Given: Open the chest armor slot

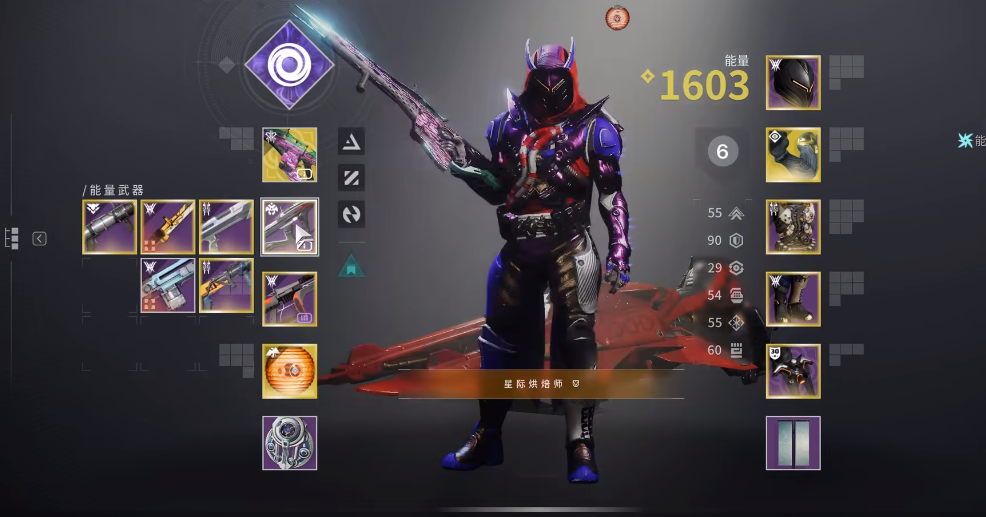Looking at the screenshot, I should tap(793, 227).
